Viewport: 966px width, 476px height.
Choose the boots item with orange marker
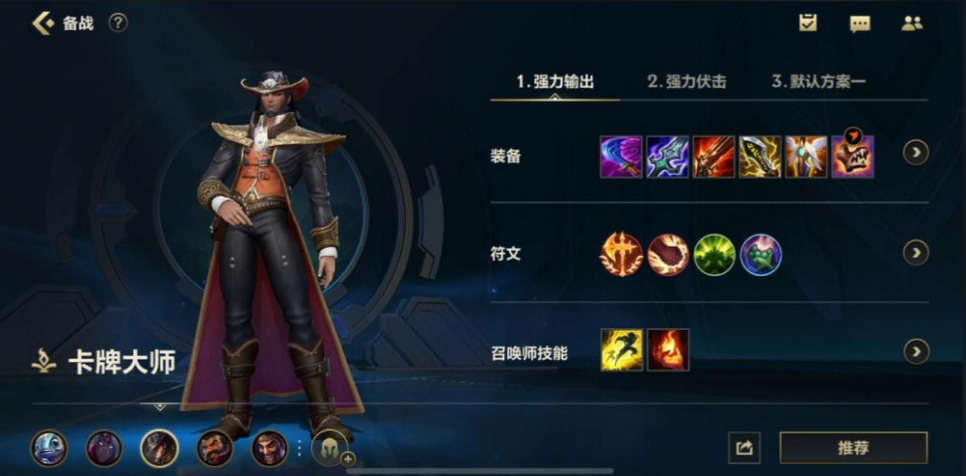click(x=853, y=157)
